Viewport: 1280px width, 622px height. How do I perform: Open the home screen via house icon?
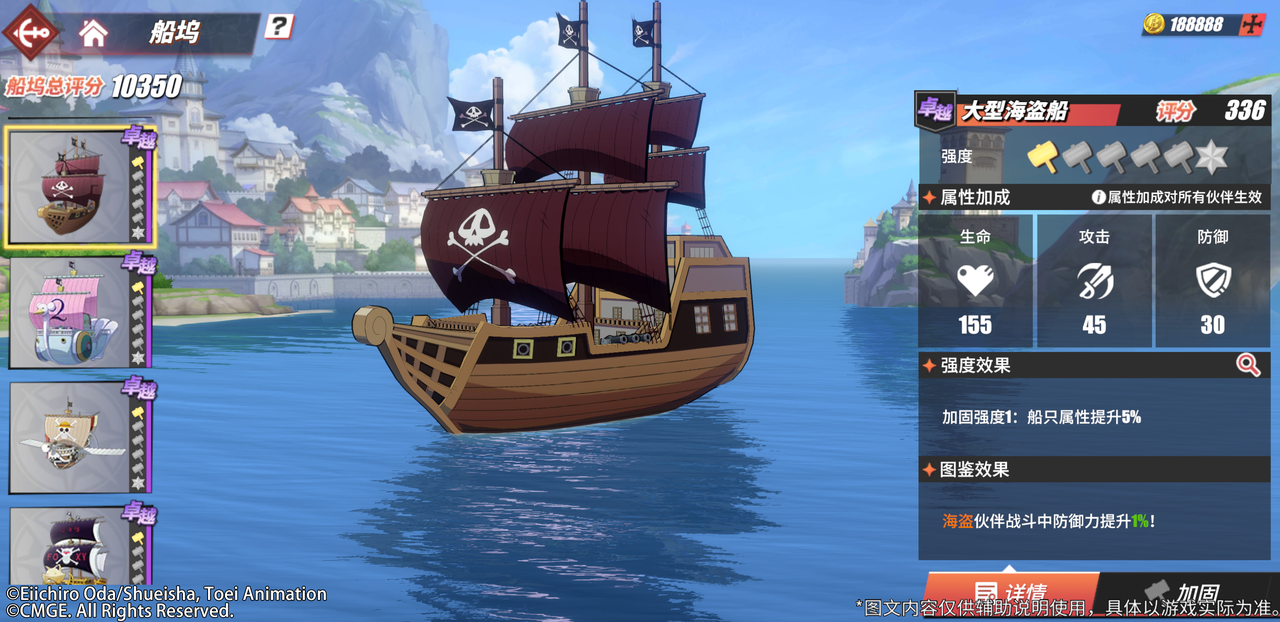click(93, 33)
